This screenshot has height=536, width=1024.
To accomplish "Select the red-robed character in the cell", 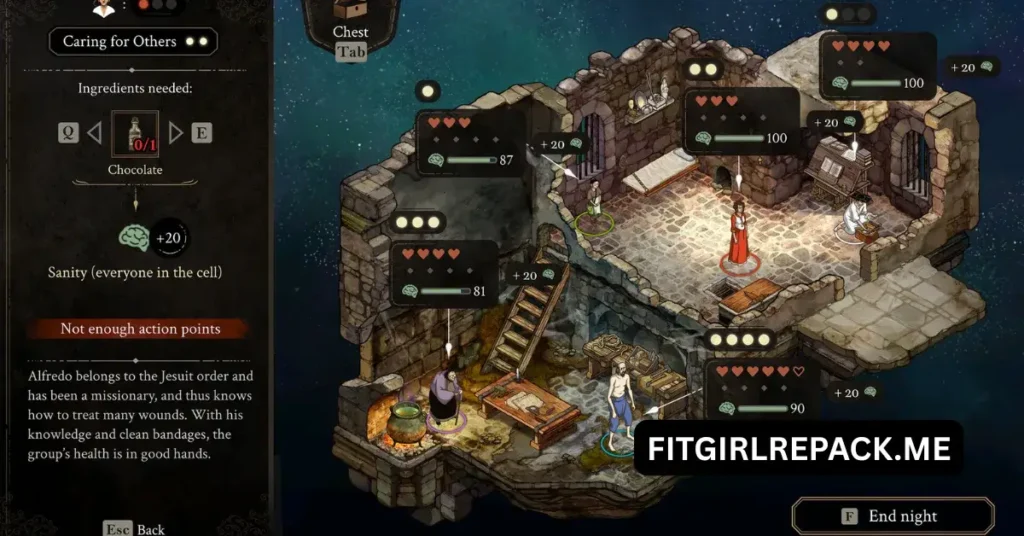I will [739, 232].
